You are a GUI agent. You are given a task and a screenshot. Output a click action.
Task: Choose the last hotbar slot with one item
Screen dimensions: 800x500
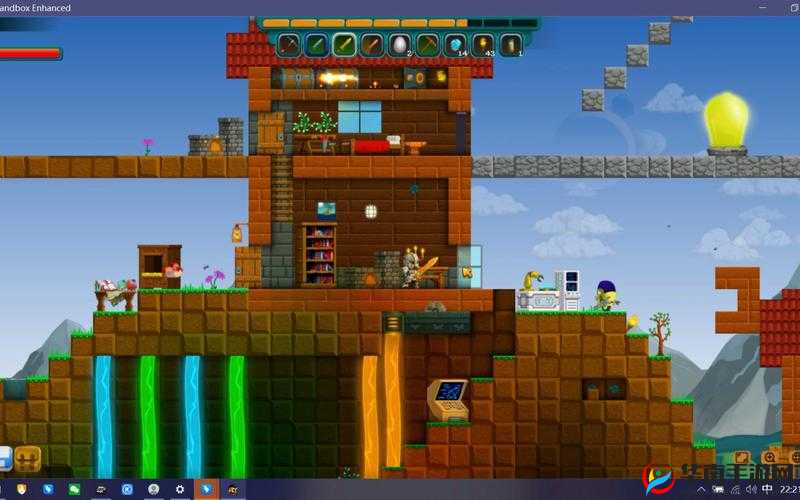point(511,44)
